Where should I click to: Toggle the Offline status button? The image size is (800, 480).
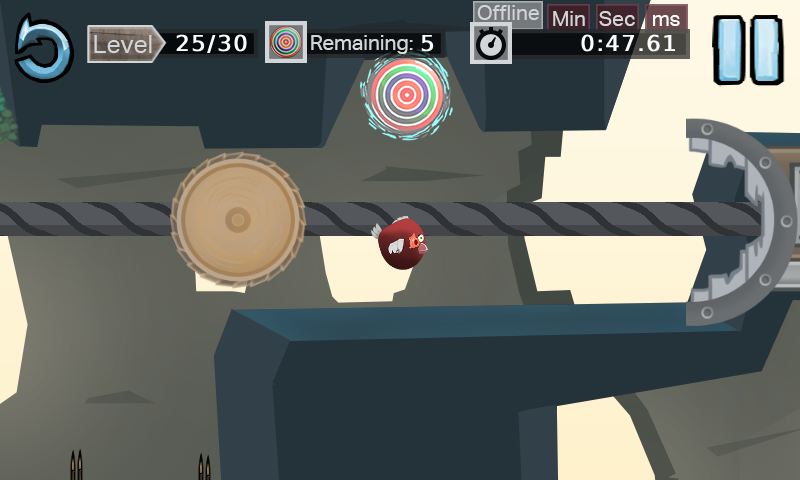pos(508,14)
